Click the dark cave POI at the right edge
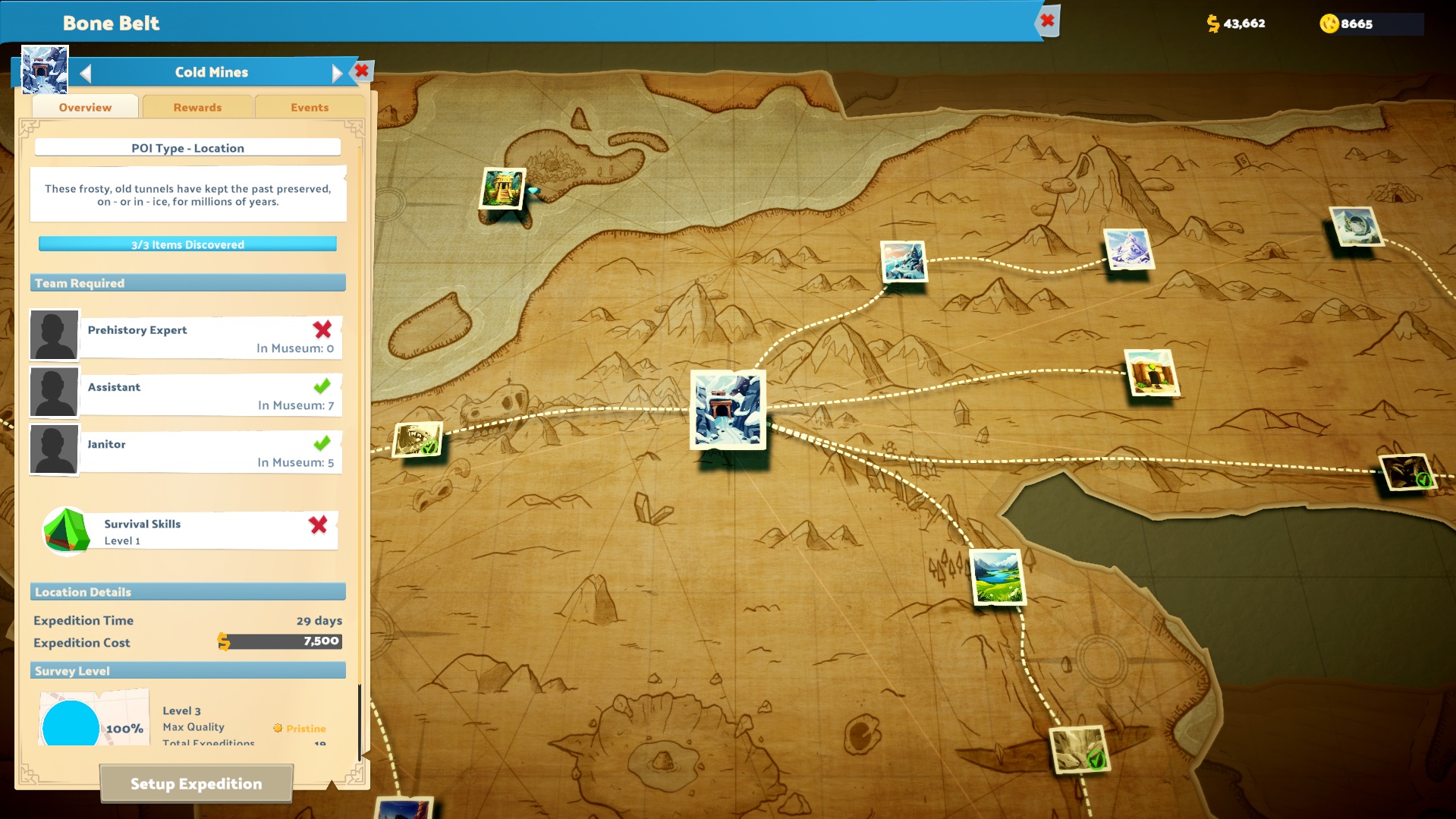Viewport: 1456px width, 819px height. [1407, 471]
